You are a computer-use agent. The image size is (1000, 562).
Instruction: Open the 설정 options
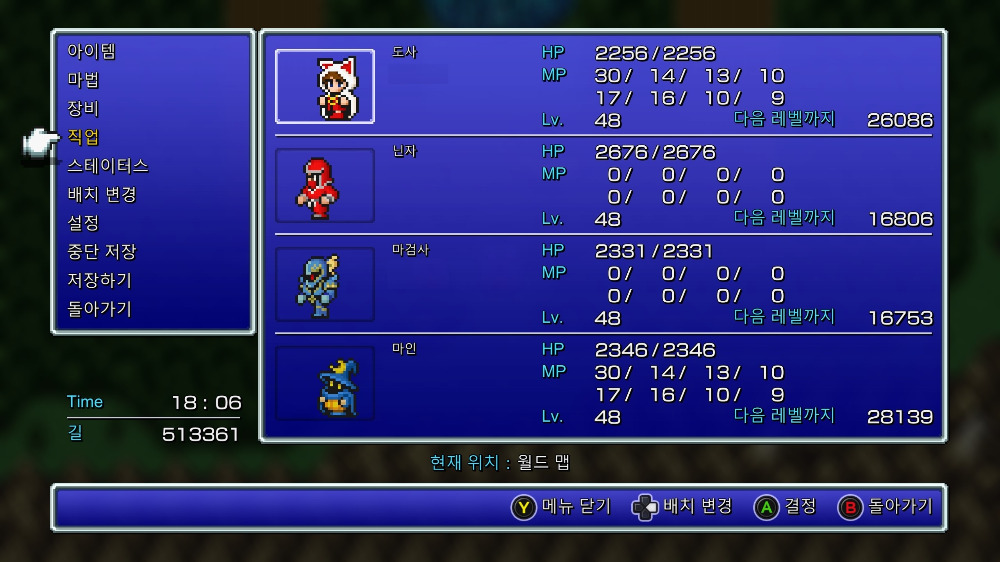84,223
